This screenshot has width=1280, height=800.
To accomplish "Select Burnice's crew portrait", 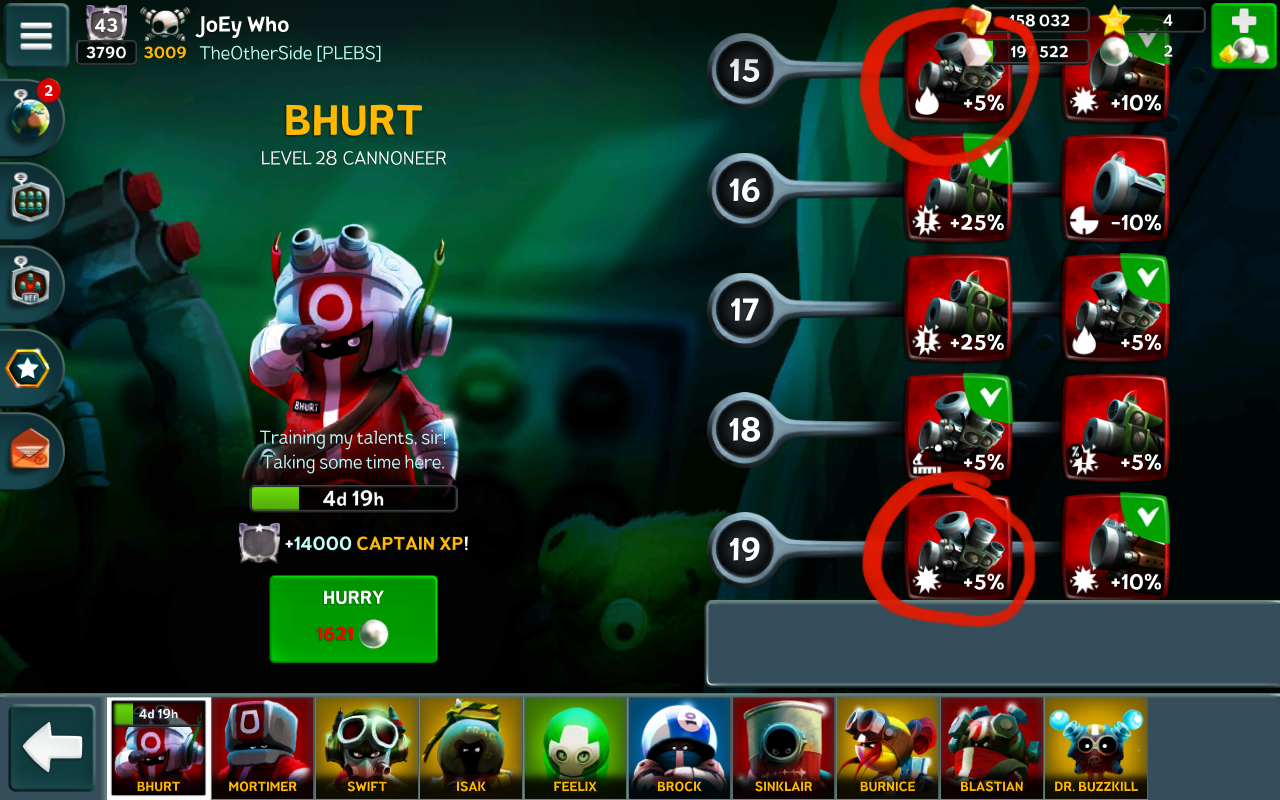I will (x=887, y=747).
